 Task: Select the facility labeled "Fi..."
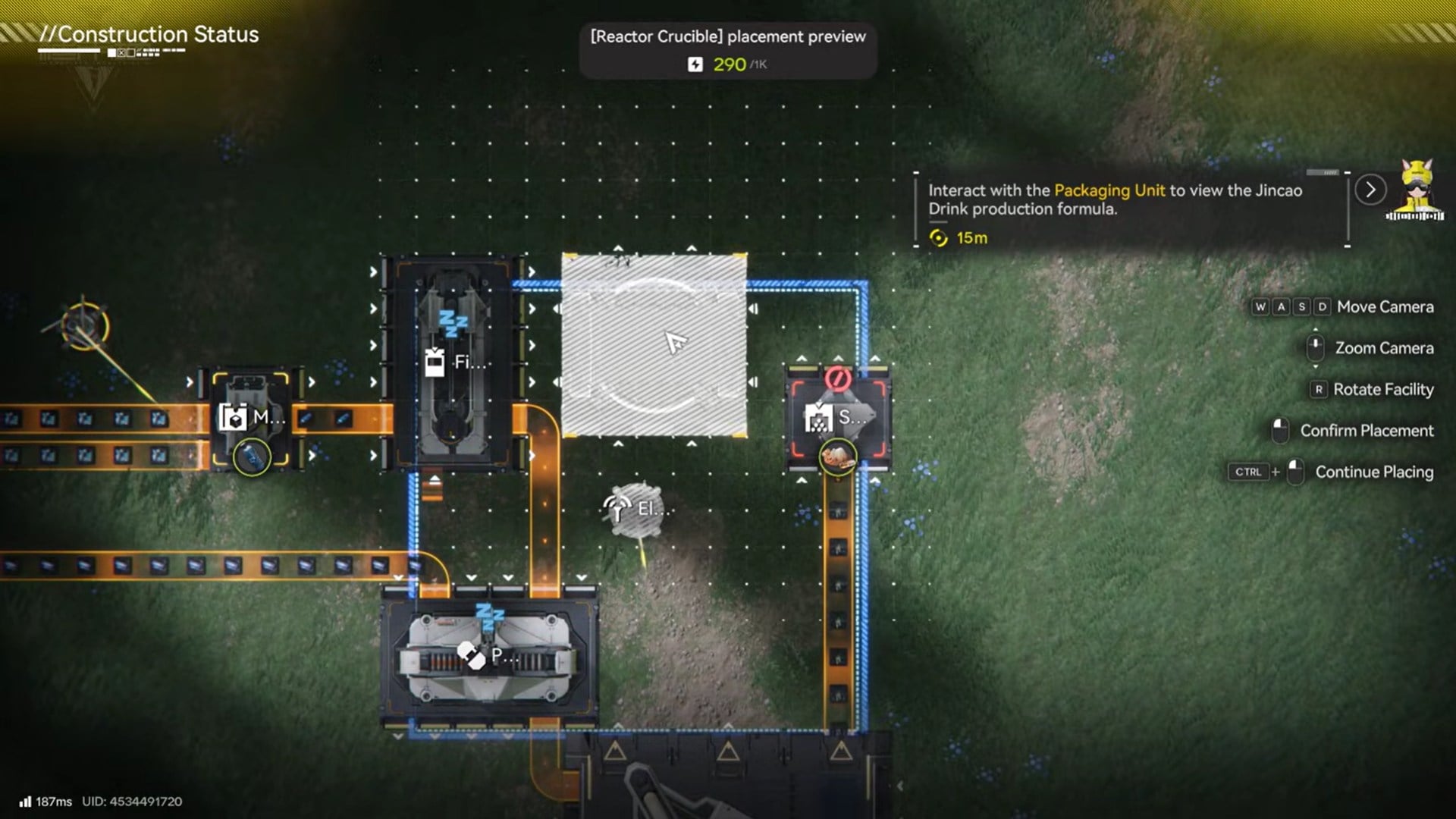click(453, 362)
